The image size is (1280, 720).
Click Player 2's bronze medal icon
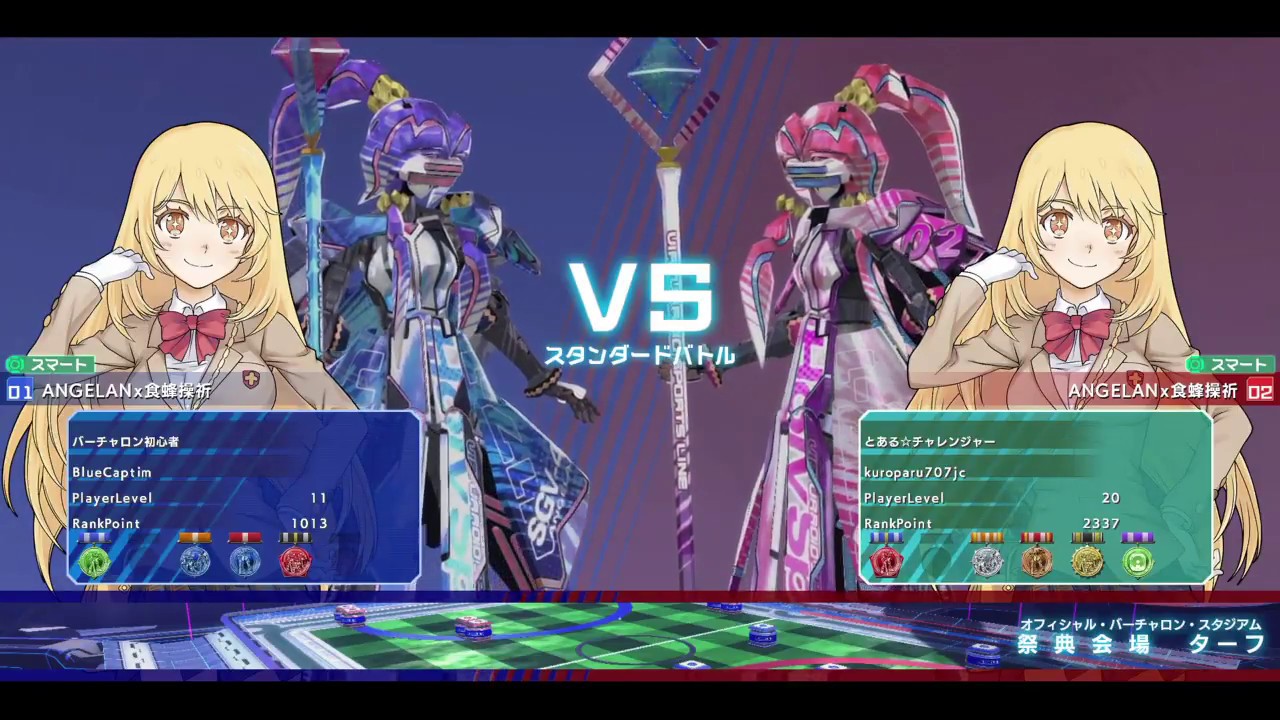(1036, 562)
